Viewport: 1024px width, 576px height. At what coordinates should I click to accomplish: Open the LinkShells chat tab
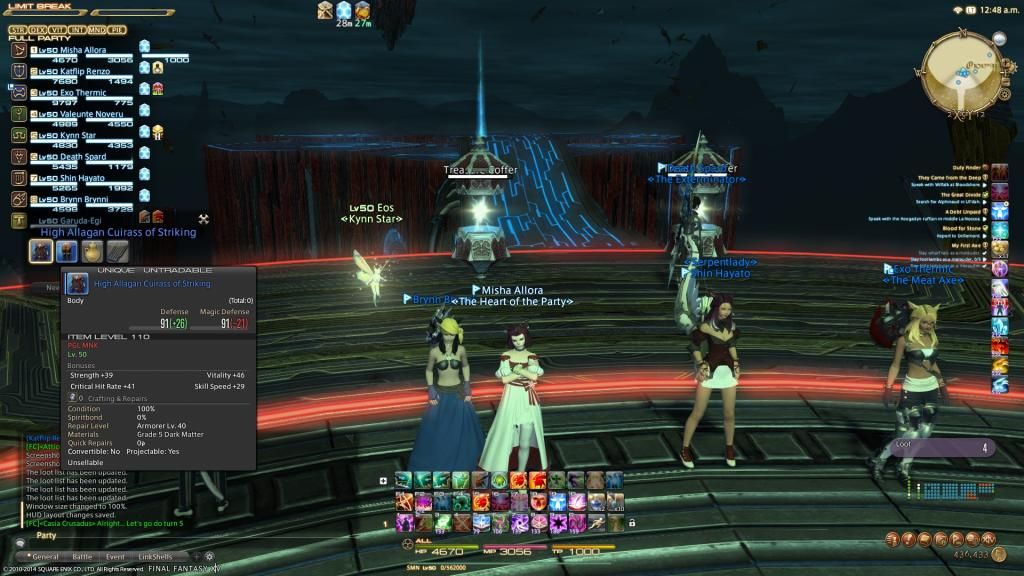pos(155,556)
